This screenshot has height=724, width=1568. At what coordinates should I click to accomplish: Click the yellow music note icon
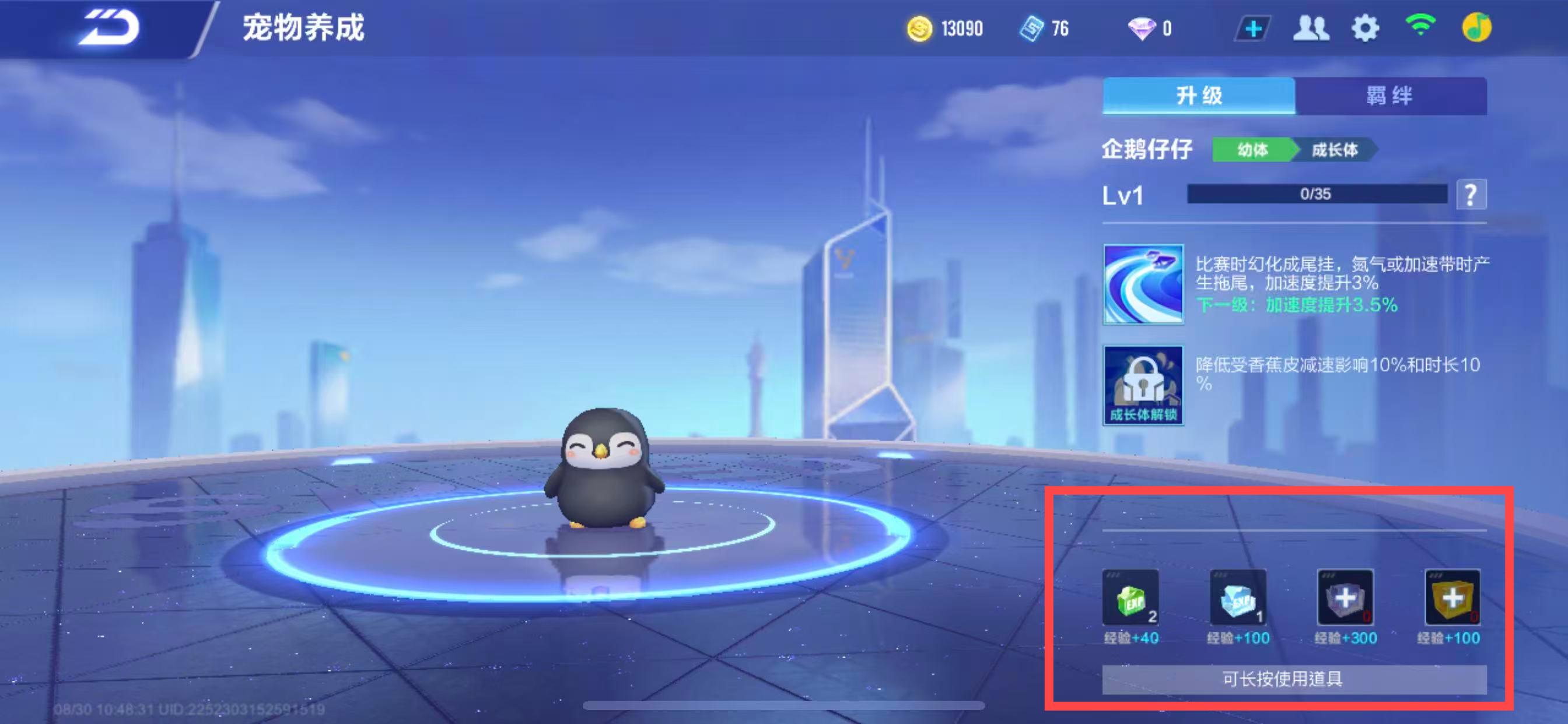(x=1476, y=27)
